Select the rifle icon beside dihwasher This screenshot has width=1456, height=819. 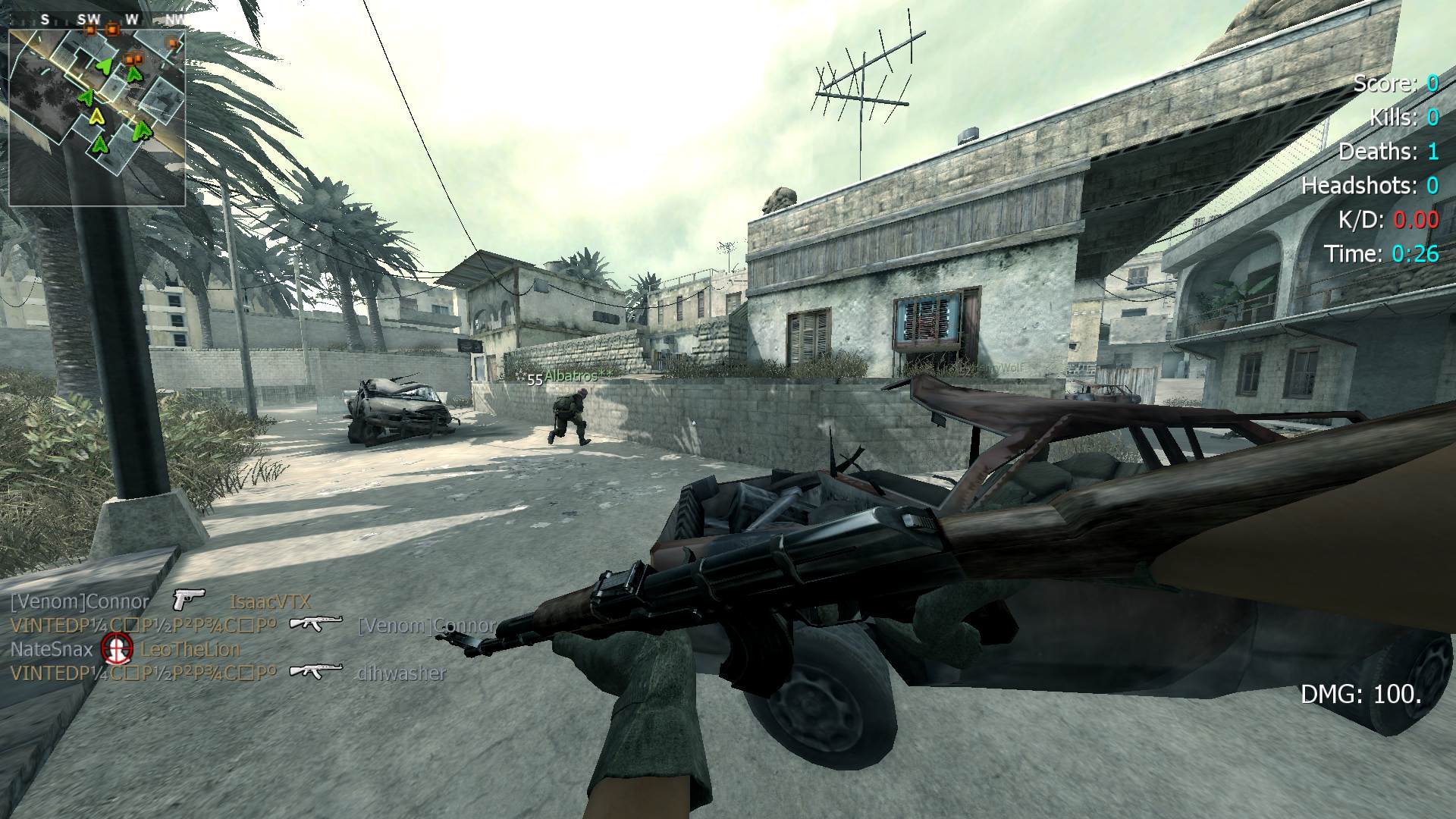[316, 671]
